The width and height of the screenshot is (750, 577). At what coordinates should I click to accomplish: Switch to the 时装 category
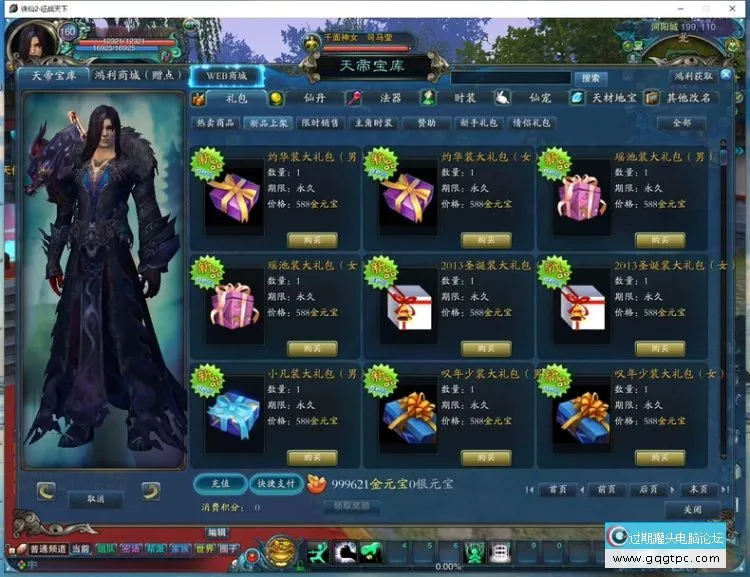pos(462,98)
